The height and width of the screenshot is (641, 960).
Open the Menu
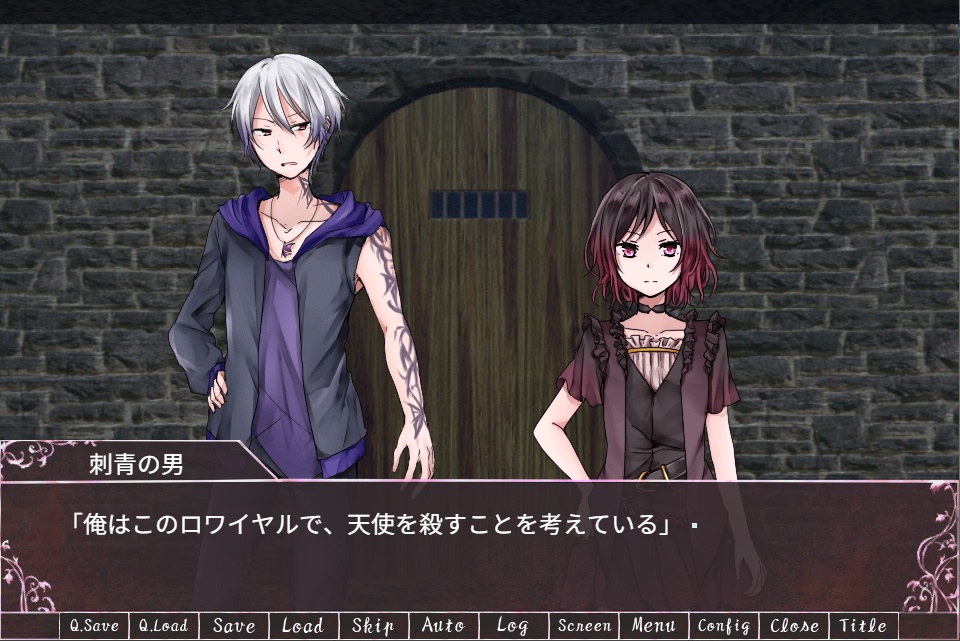pyautogui.click(x=654, y=626)
